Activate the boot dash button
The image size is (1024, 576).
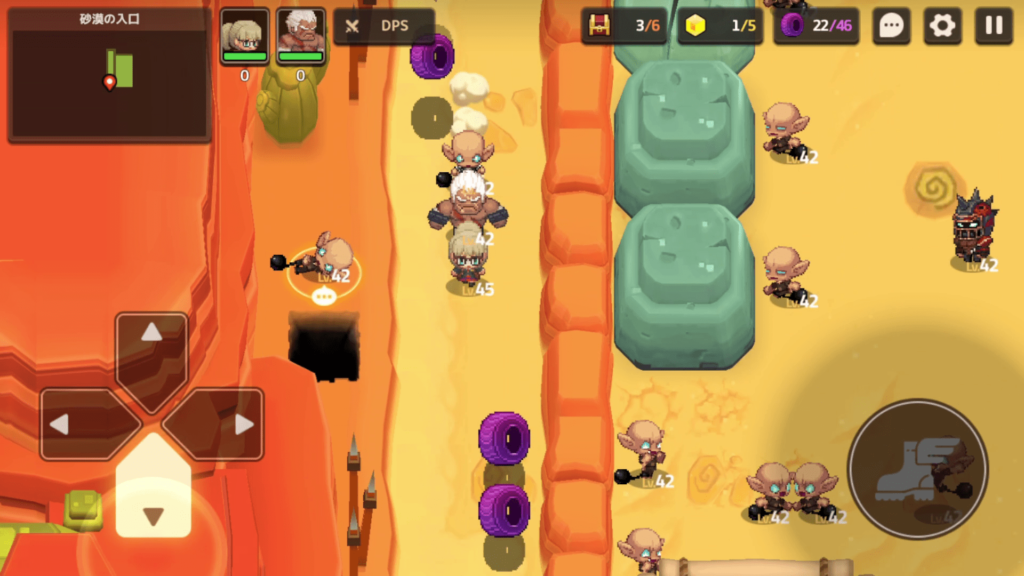[x=916, y=468]
